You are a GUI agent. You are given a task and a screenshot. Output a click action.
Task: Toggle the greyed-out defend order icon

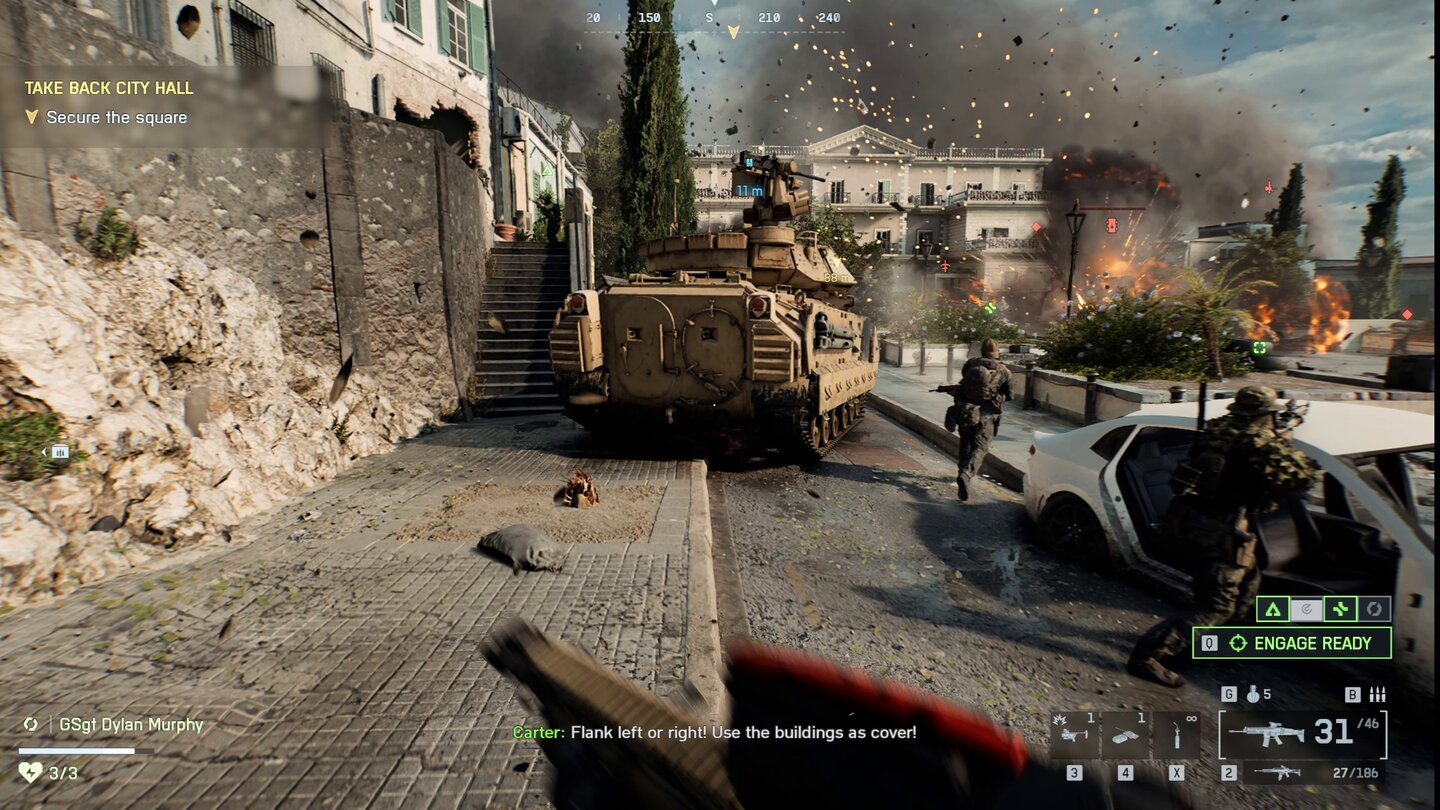pos(1307,608)
